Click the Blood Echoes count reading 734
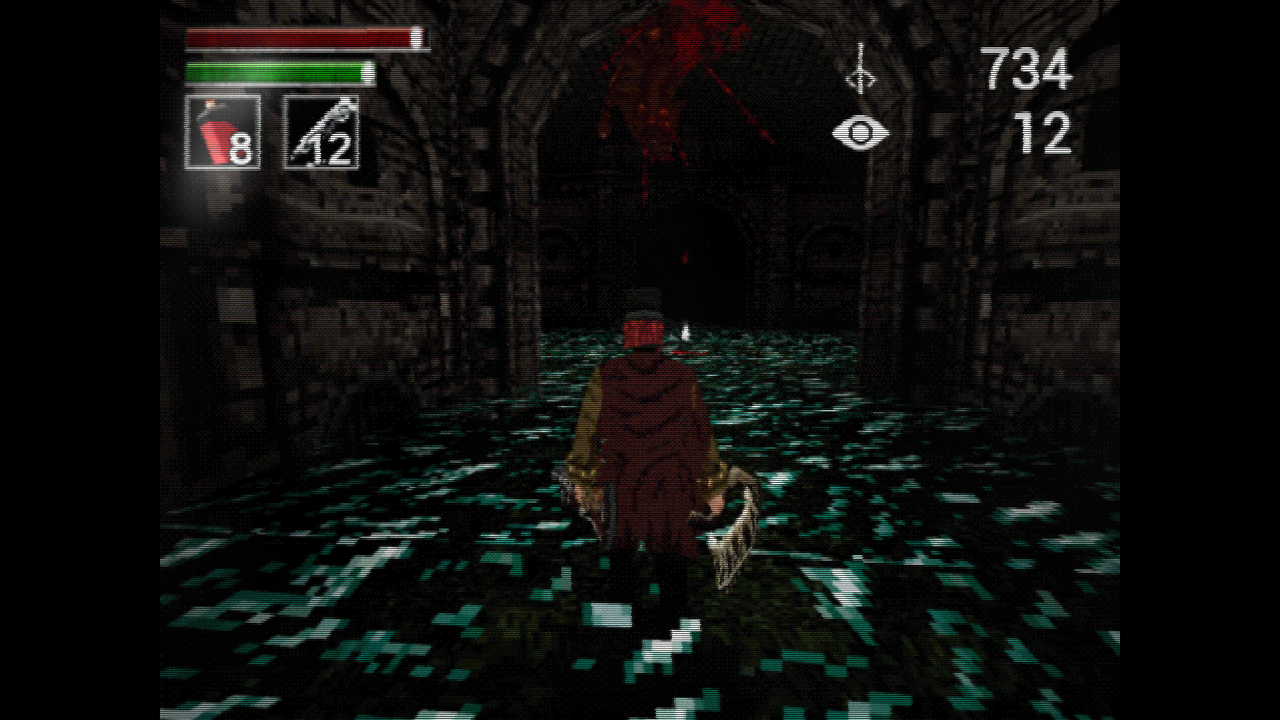 click(1028, 68)
